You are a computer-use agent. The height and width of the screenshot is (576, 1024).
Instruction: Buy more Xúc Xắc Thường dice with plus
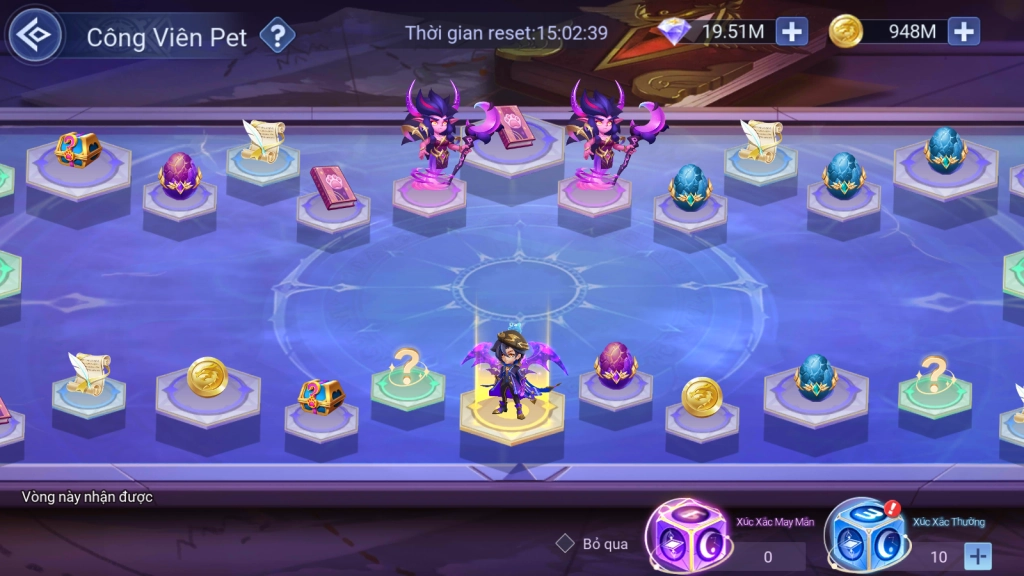click(977, 555)
